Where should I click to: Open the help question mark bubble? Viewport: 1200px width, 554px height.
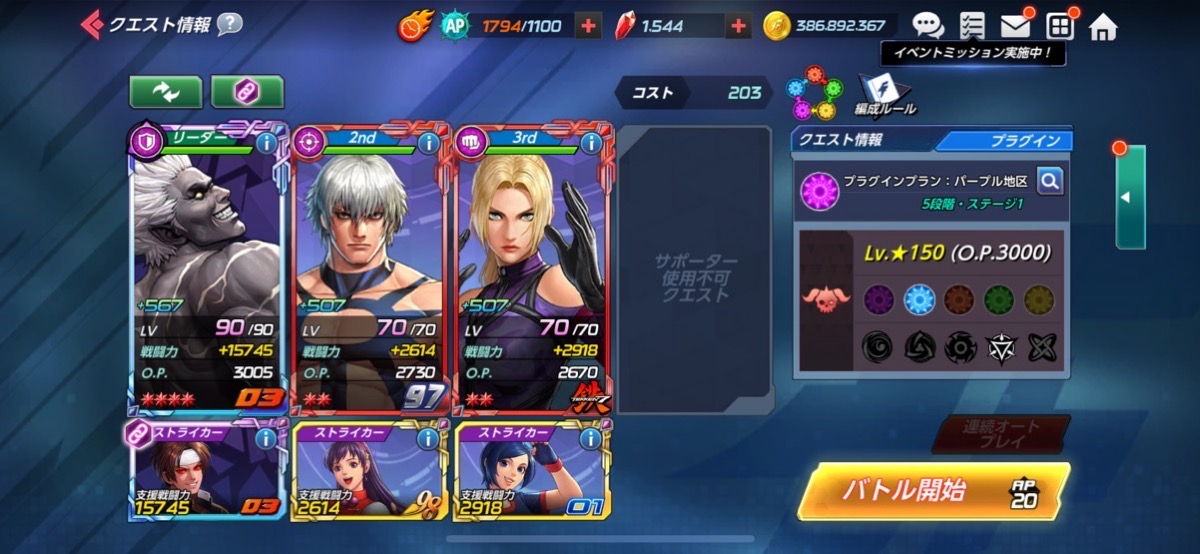[x=229, y=23]
